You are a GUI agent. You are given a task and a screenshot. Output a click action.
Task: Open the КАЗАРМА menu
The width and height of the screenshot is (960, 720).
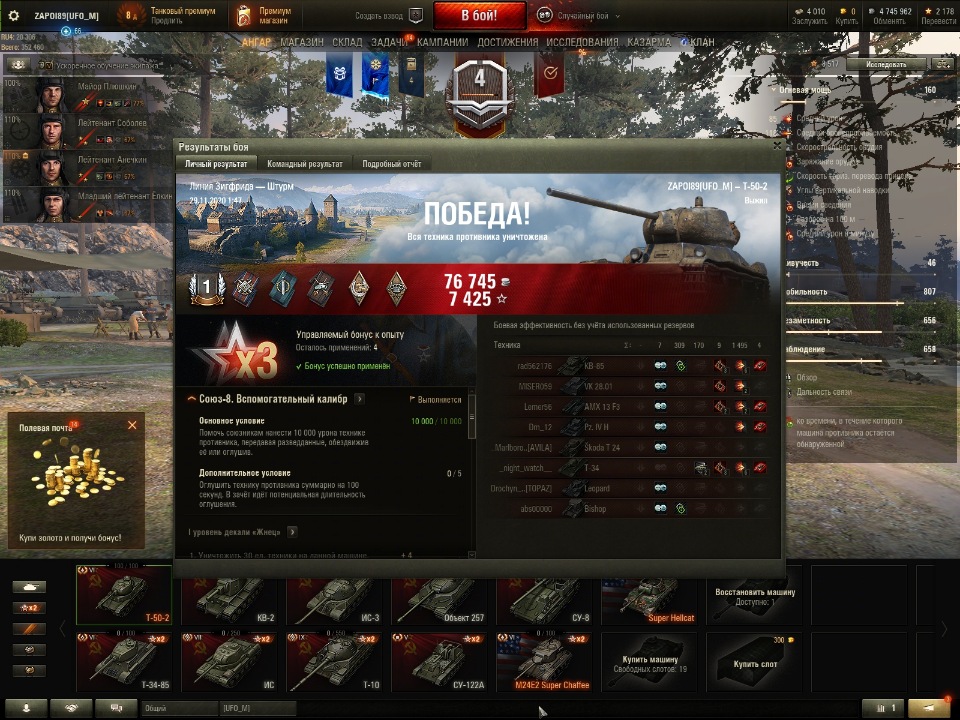click(x=649, y=42)
